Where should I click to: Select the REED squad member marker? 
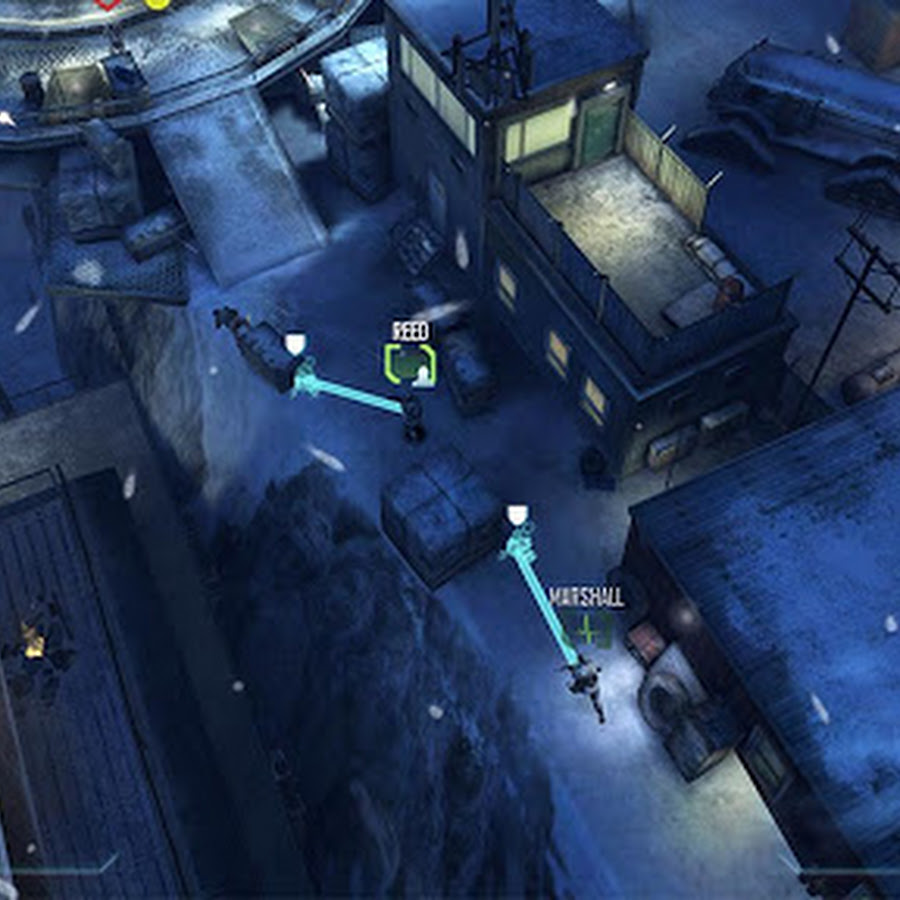[x=410, y=364]
